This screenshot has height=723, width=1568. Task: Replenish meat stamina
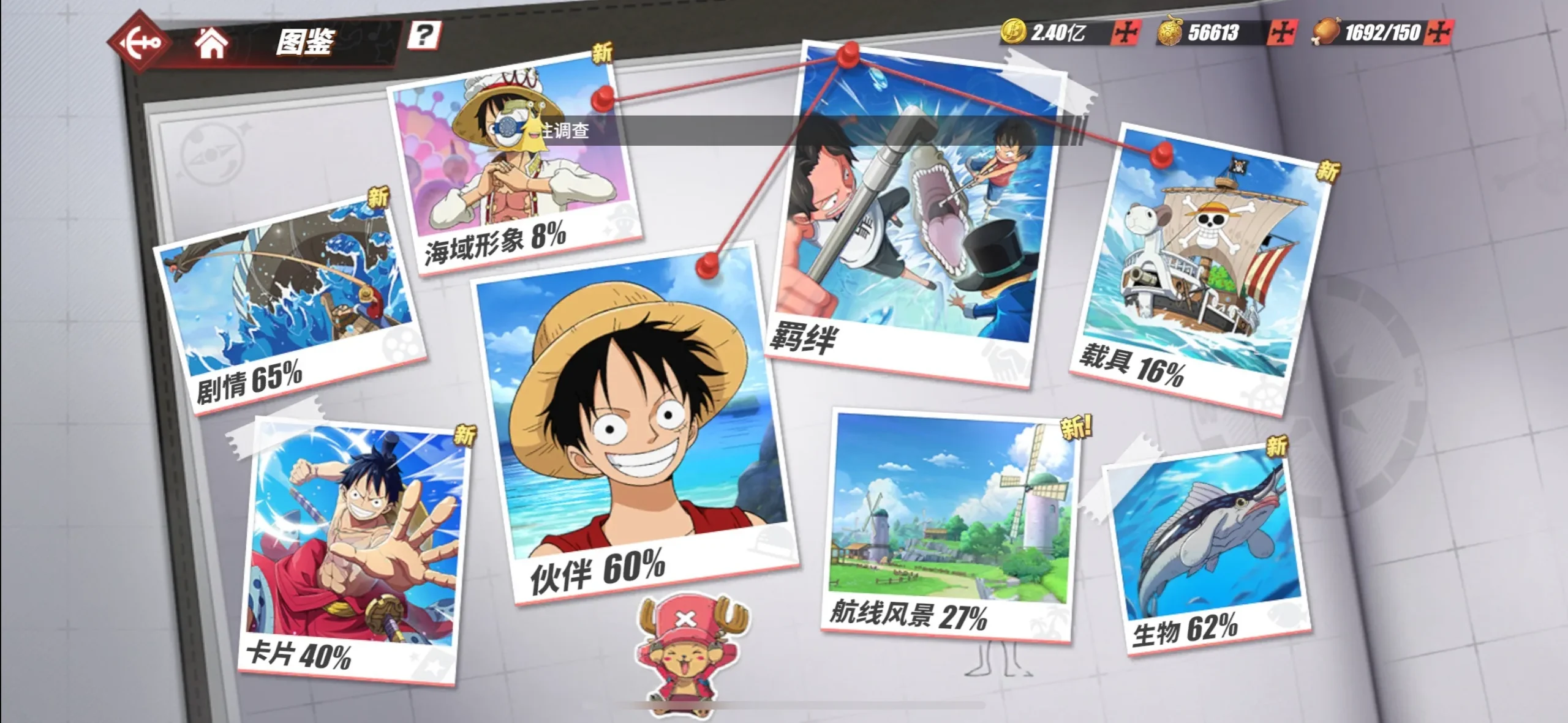tap(1439, 32)
